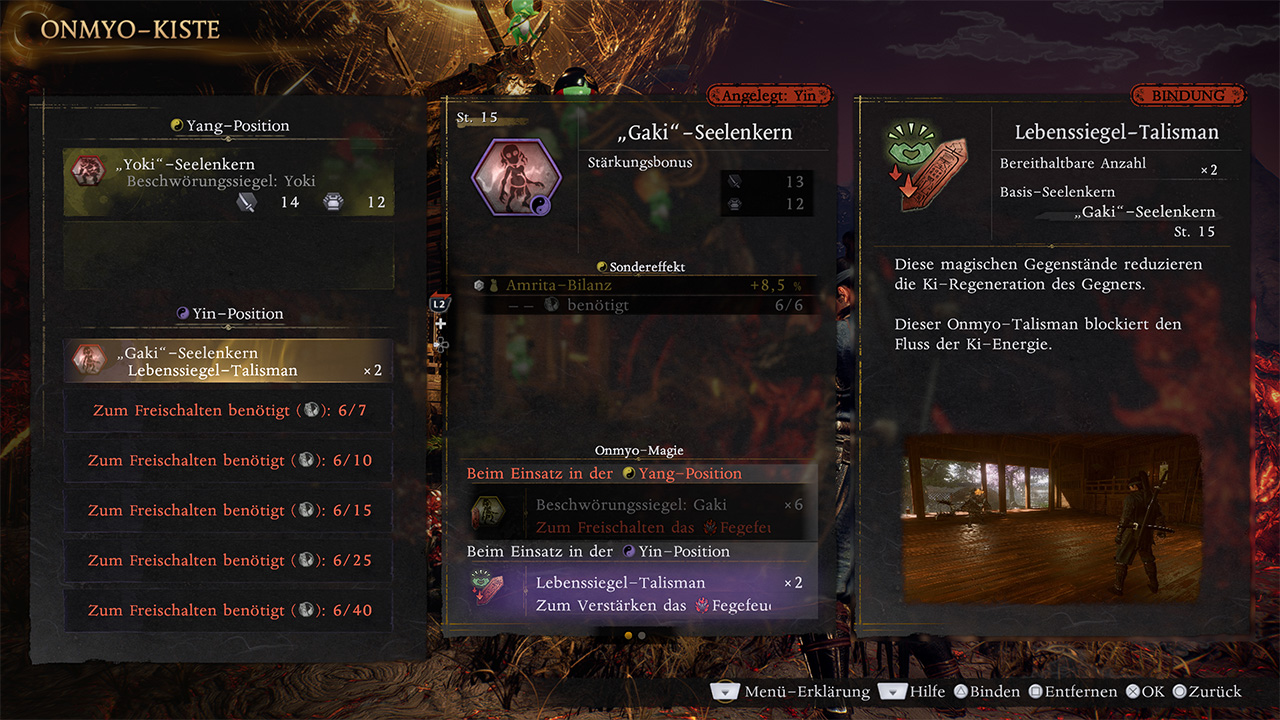Choose the locked slot requiring 6/7
Image resolution: width=1280 pixels, height=720 pixels.
229,411
